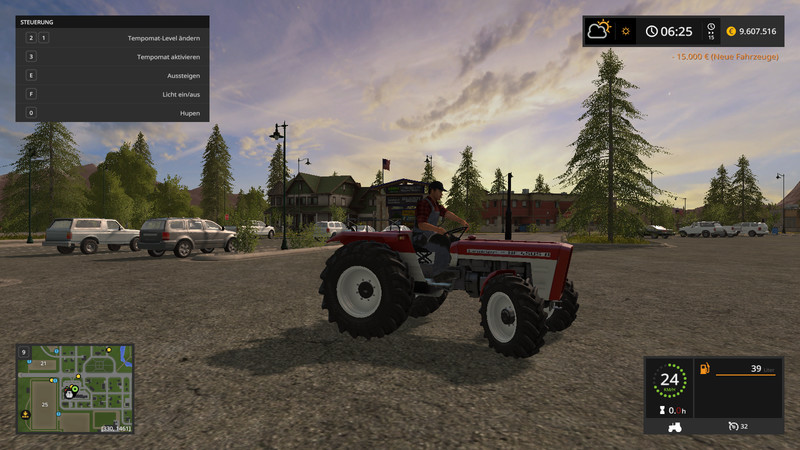Click the cloudy sun weather icon
The width and height of the screenshot is (800, 450).
click(600, 30)
